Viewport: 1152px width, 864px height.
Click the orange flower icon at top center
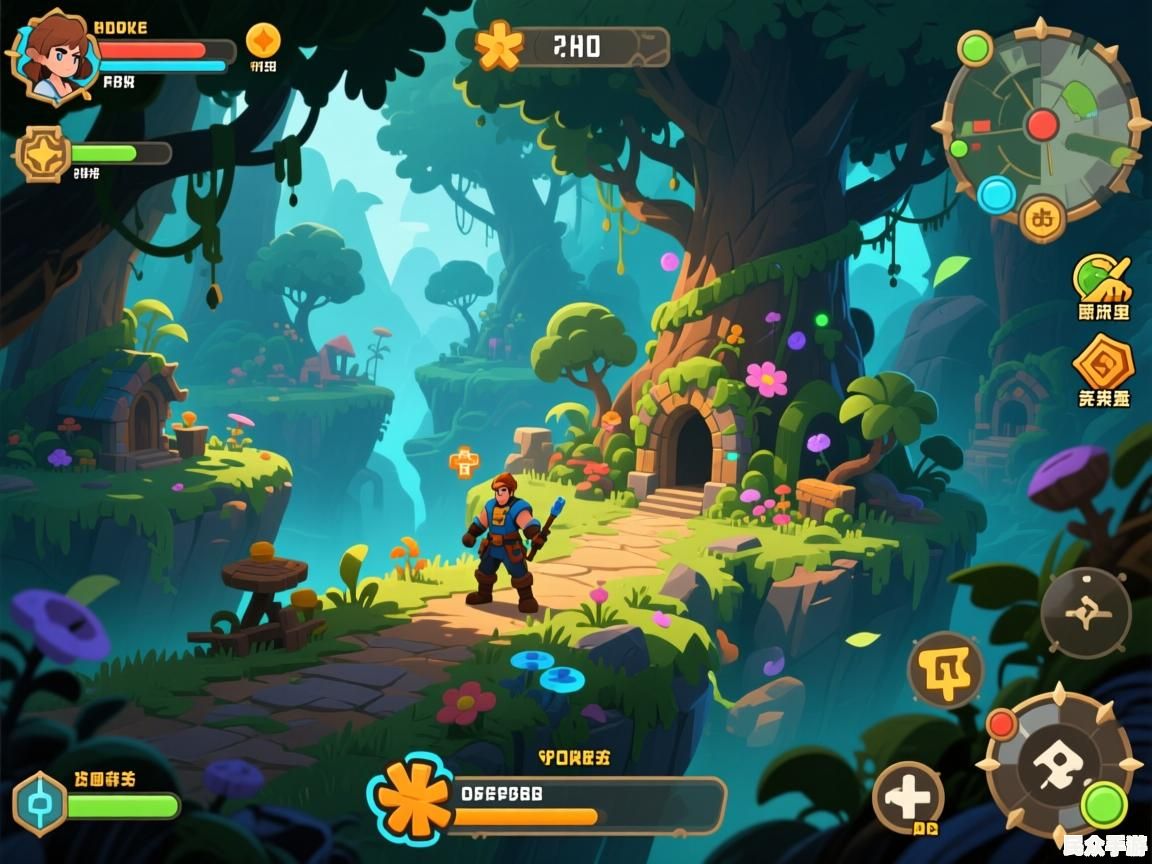[498, 46]
